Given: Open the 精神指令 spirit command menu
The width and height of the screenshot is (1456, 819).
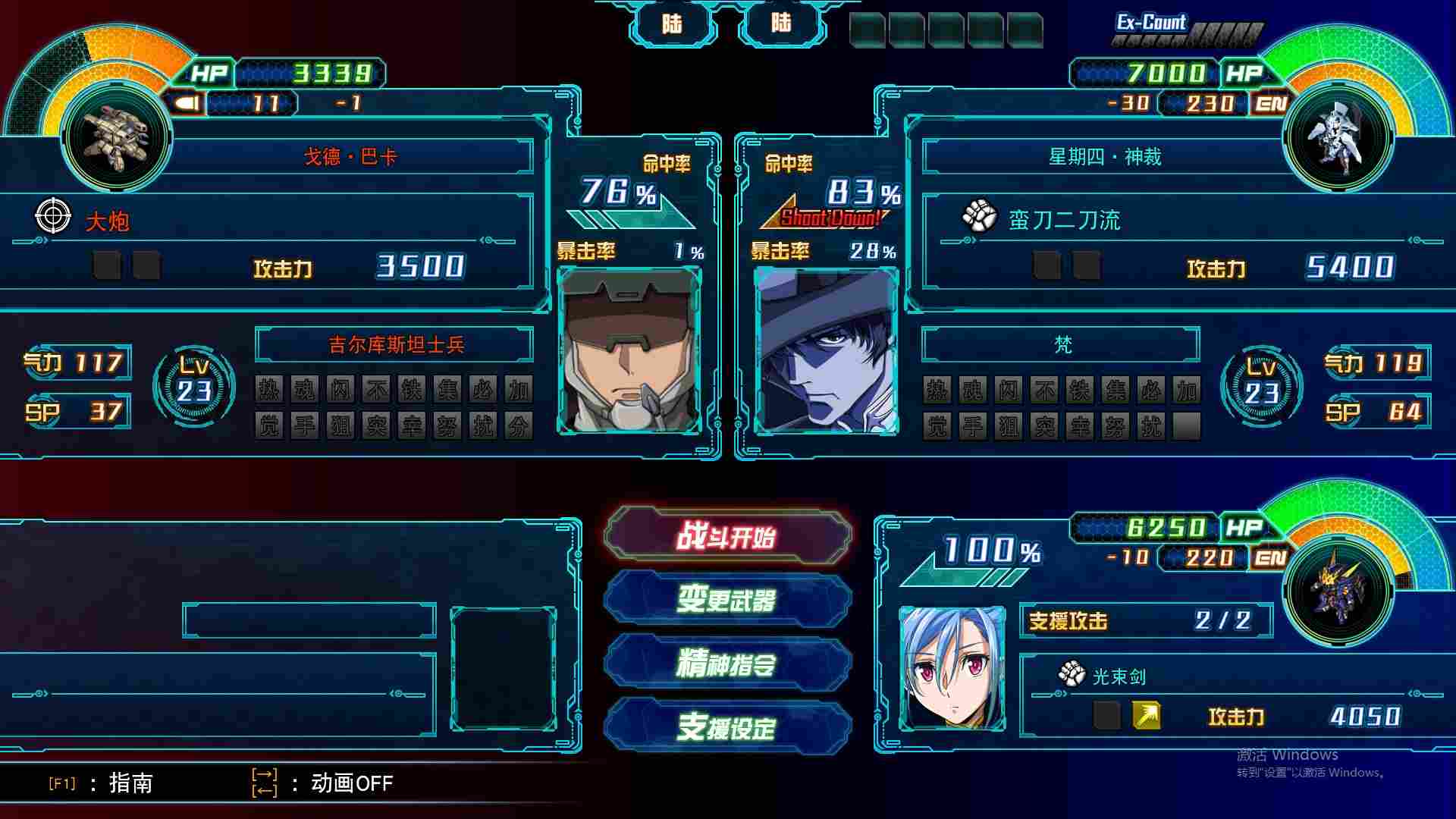Looking at the screenshot, I should (727, 664).
